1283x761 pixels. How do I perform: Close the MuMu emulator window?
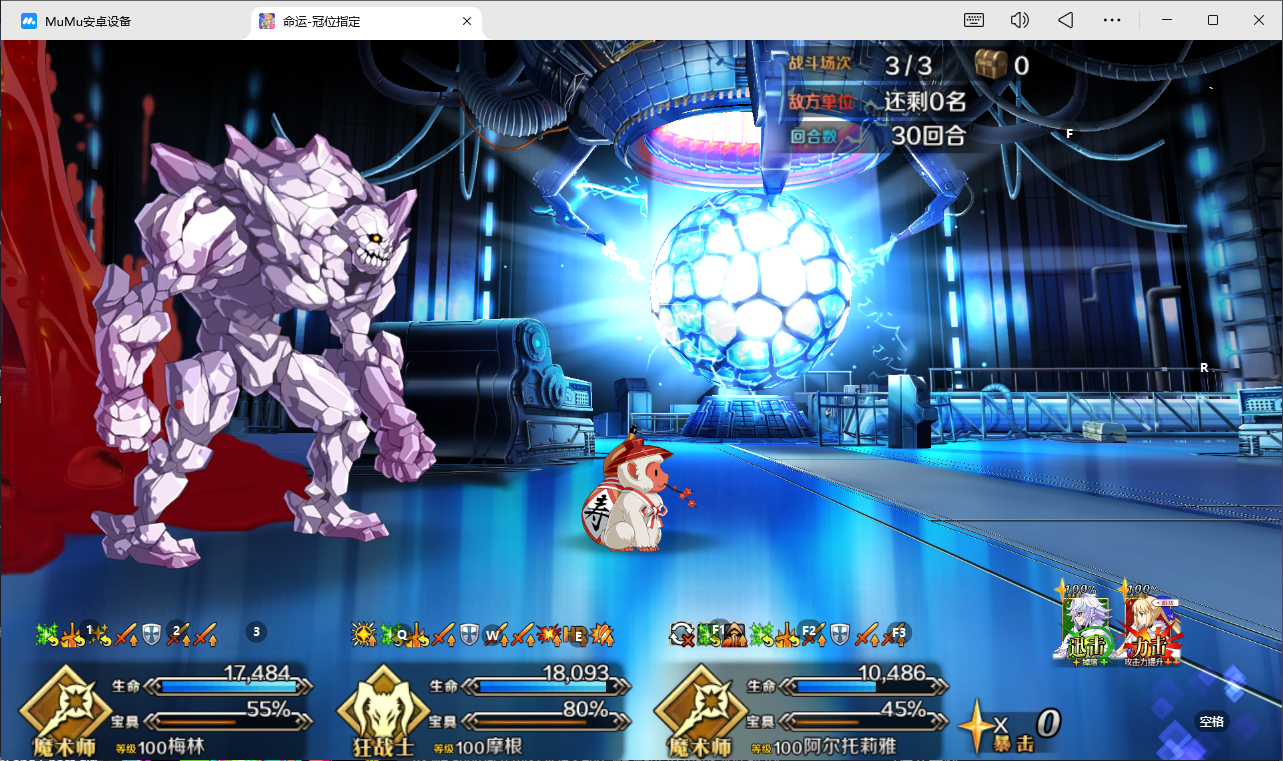(1259, 20)
